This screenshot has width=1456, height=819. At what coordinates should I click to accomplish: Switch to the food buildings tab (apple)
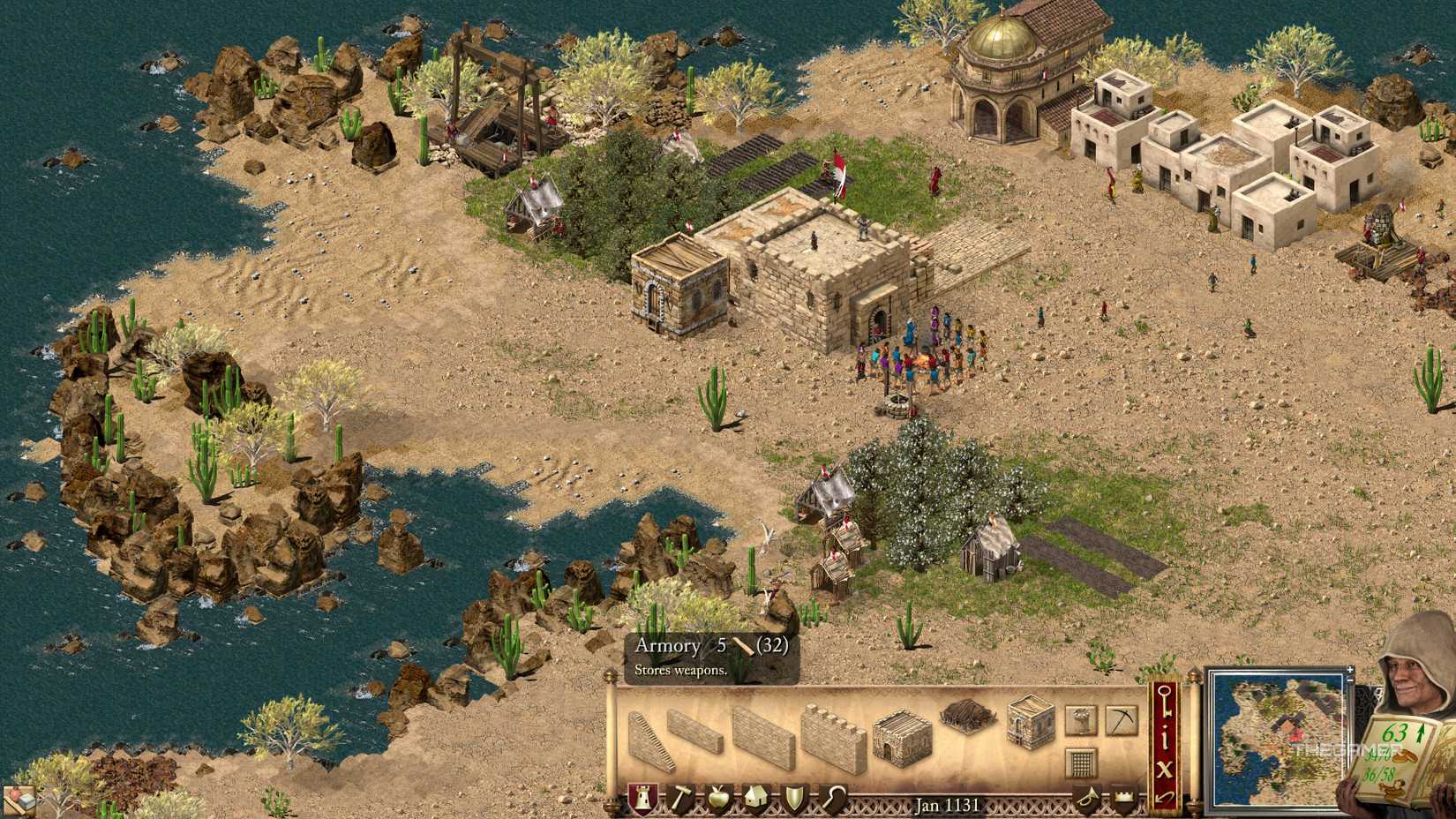[718, 796]
